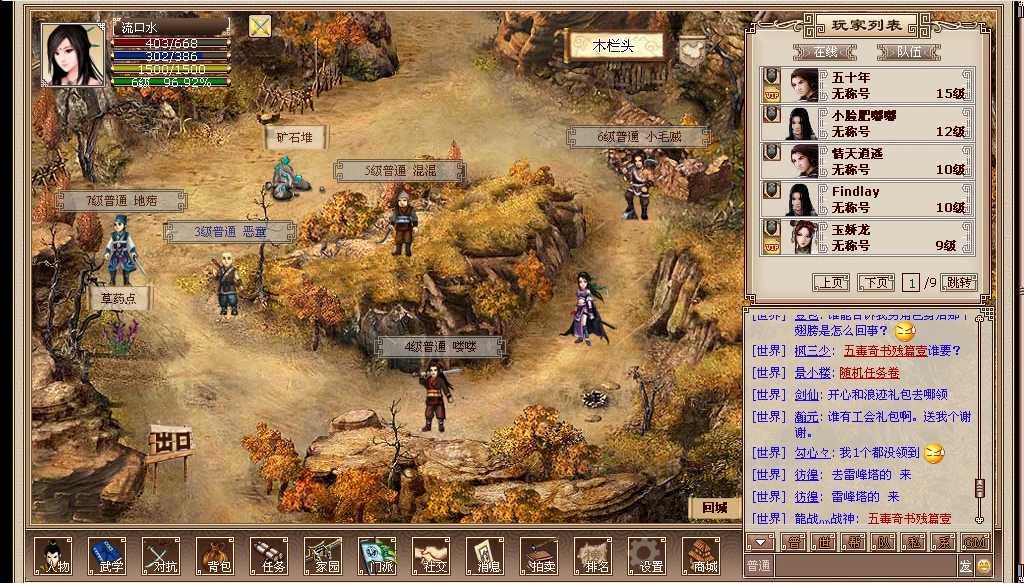Click the 回城 return to town button
This screenshot has height=583, width=1024.
[714, 507]
